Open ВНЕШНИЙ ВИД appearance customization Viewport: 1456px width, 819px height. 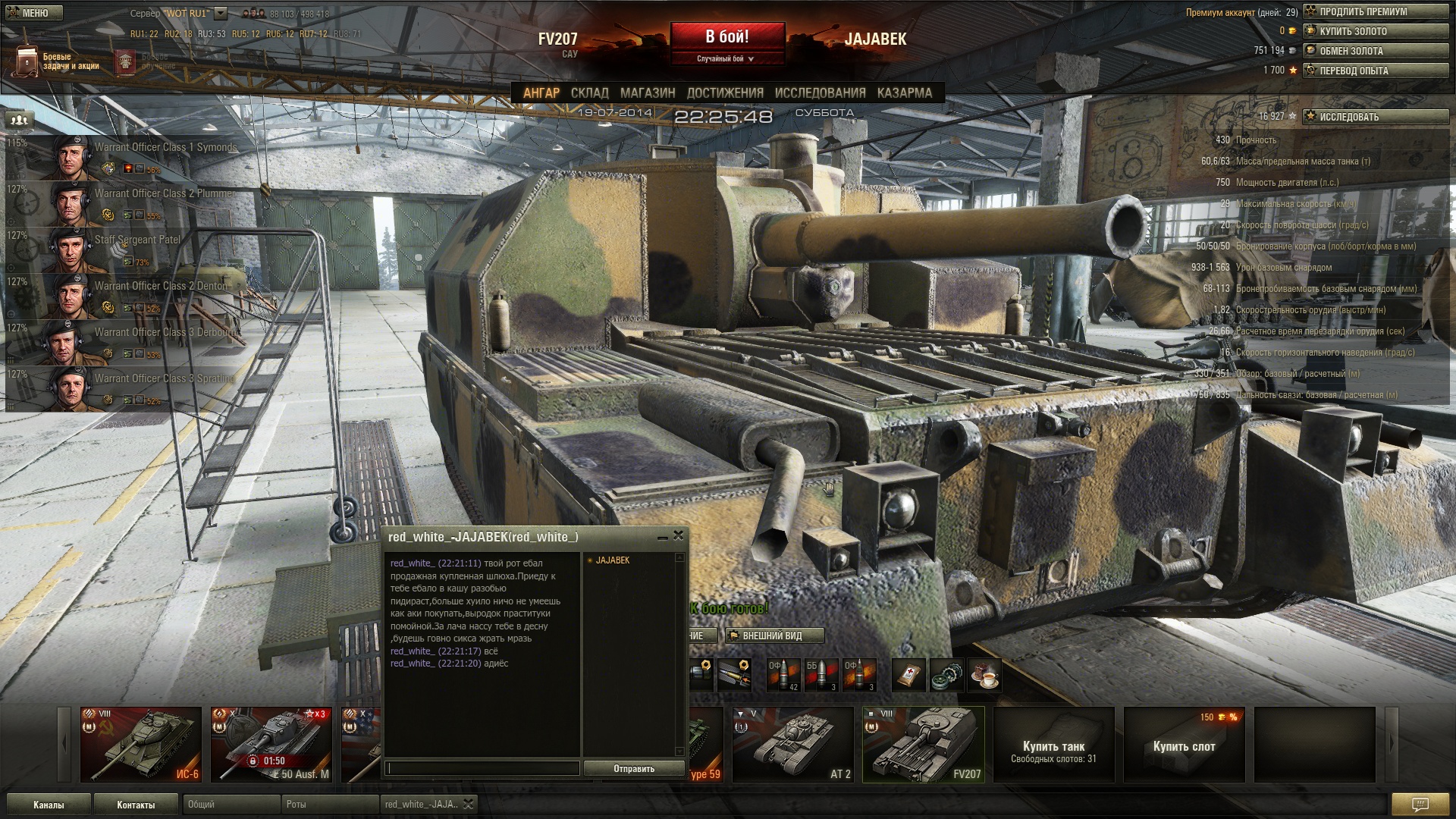coord(773,635)
